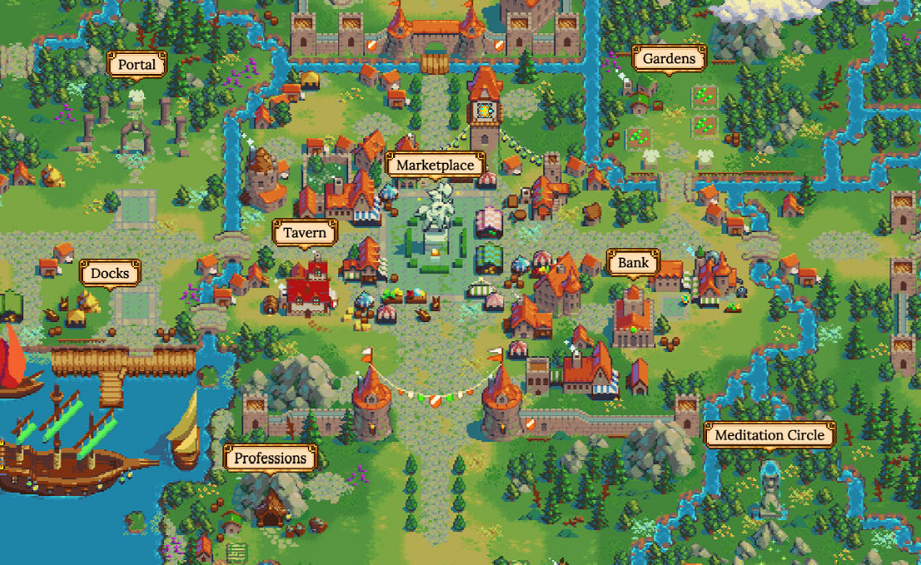This screenshot has height=565, width=921.
Task: Go to the Docks
Action: point(110,273)
